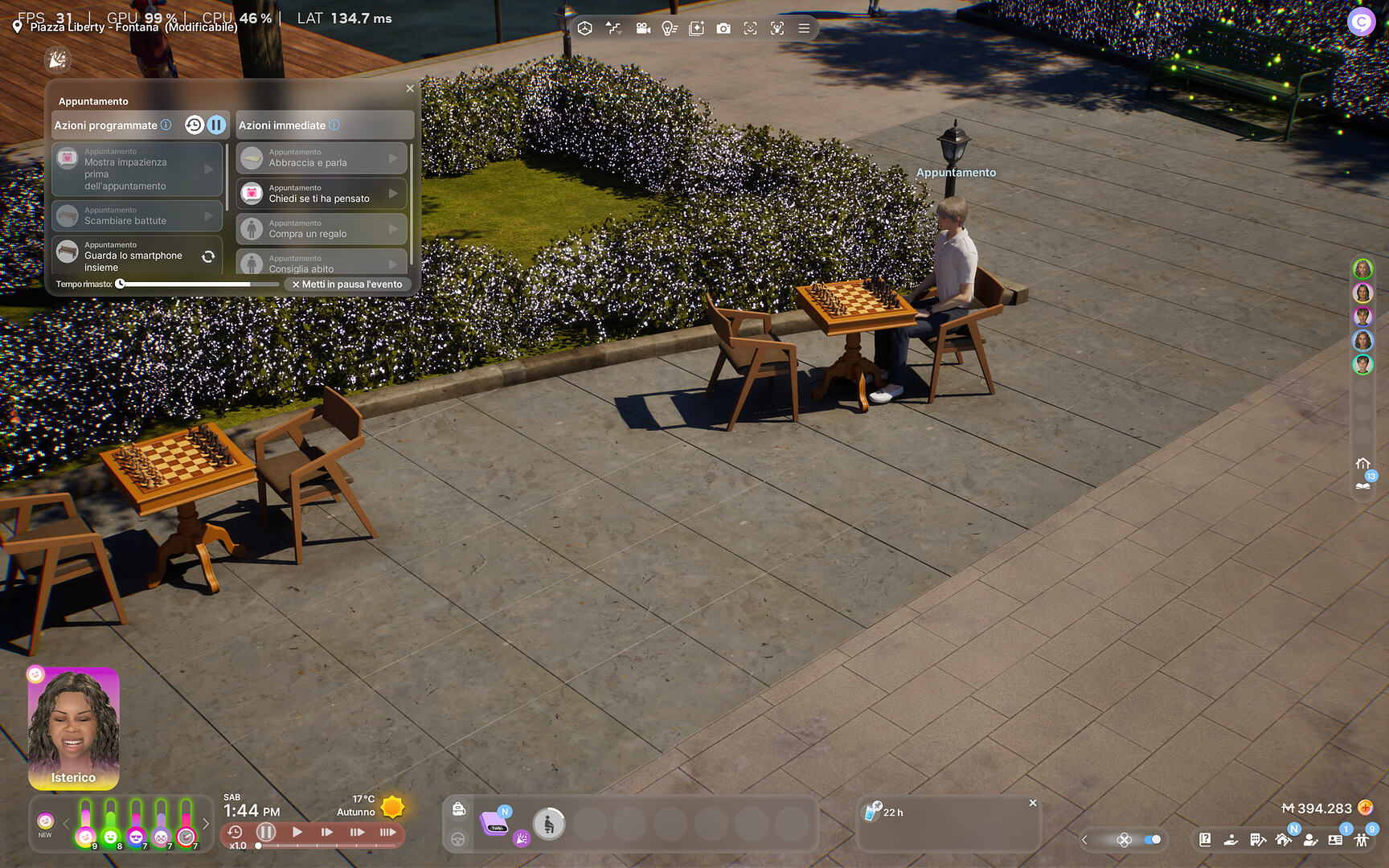
Task: Open build mode with the construction hammer icon
Action: 1258,841
